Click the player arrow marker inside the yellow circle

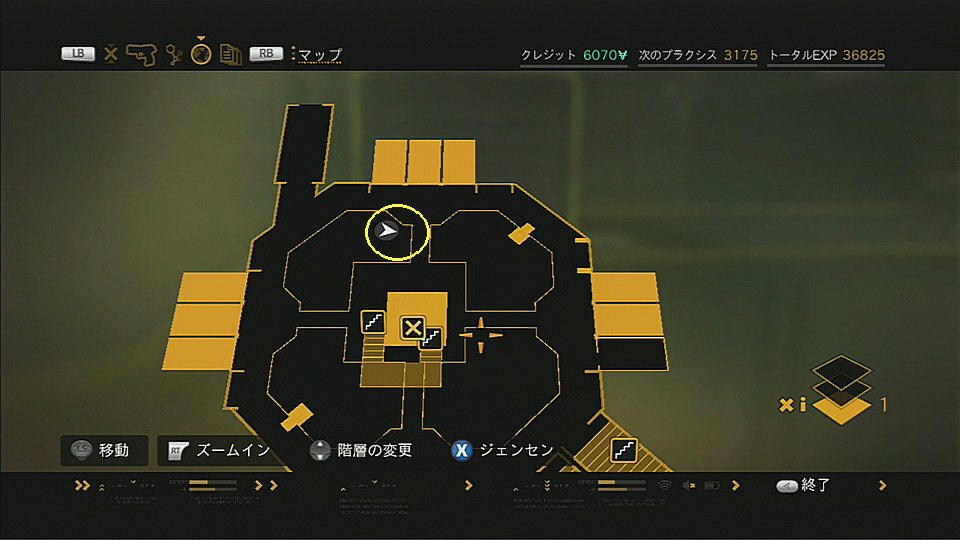click(x=386, y=233)
